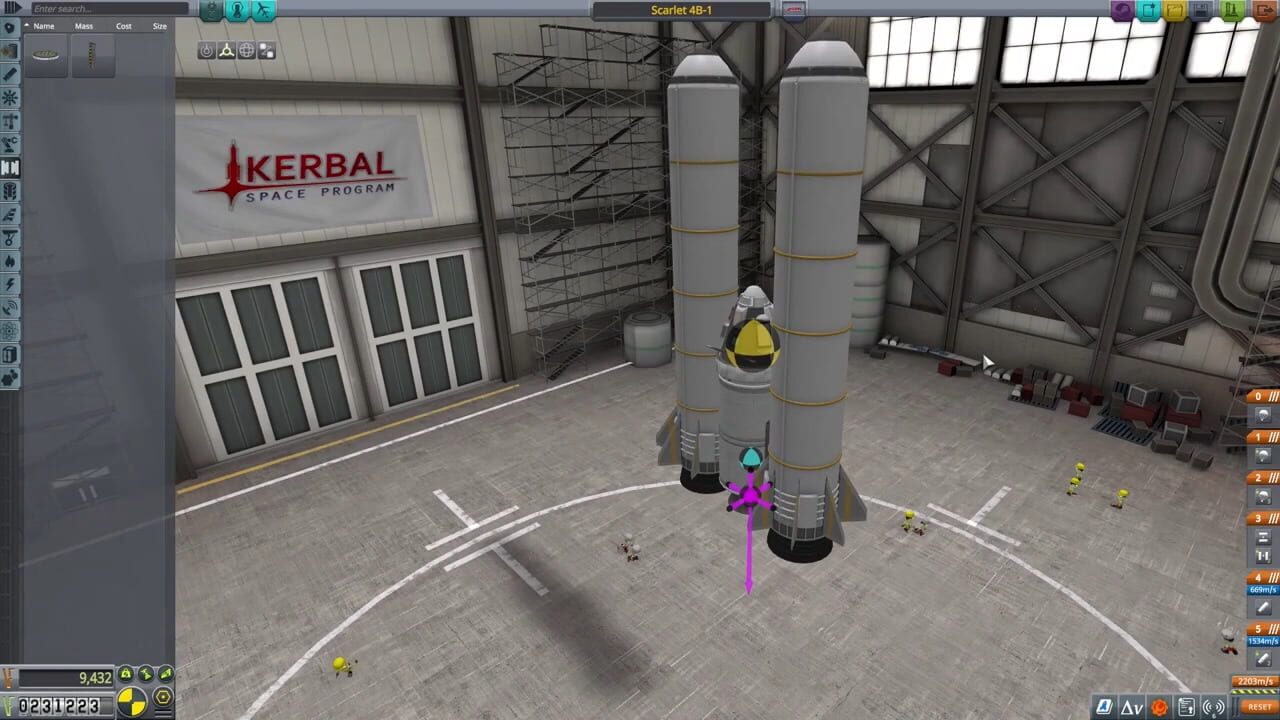Viewport: 1280px width, 720px height.
Task: Open the Δv information panel
Action: coord(1132,707)
